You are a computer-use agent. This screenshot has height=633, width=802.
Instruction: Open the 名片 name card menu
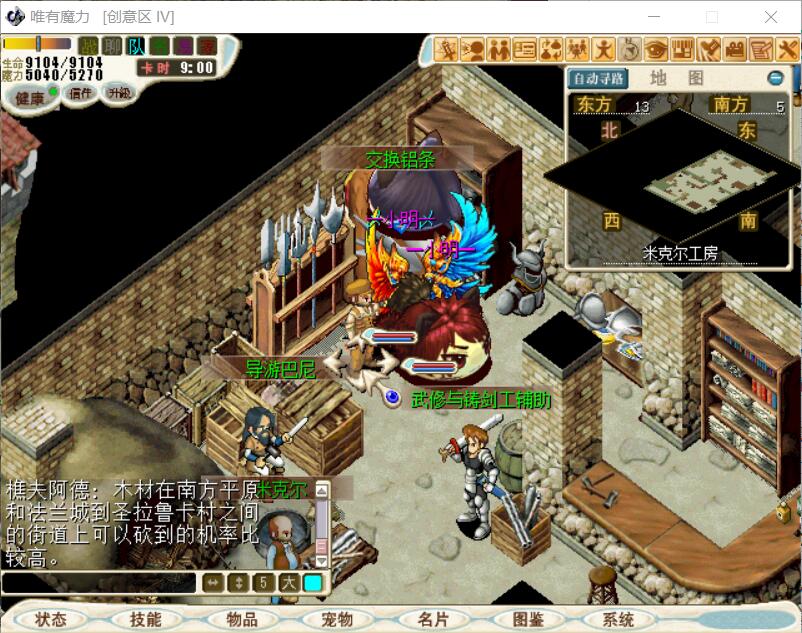[x=432, y=619]
